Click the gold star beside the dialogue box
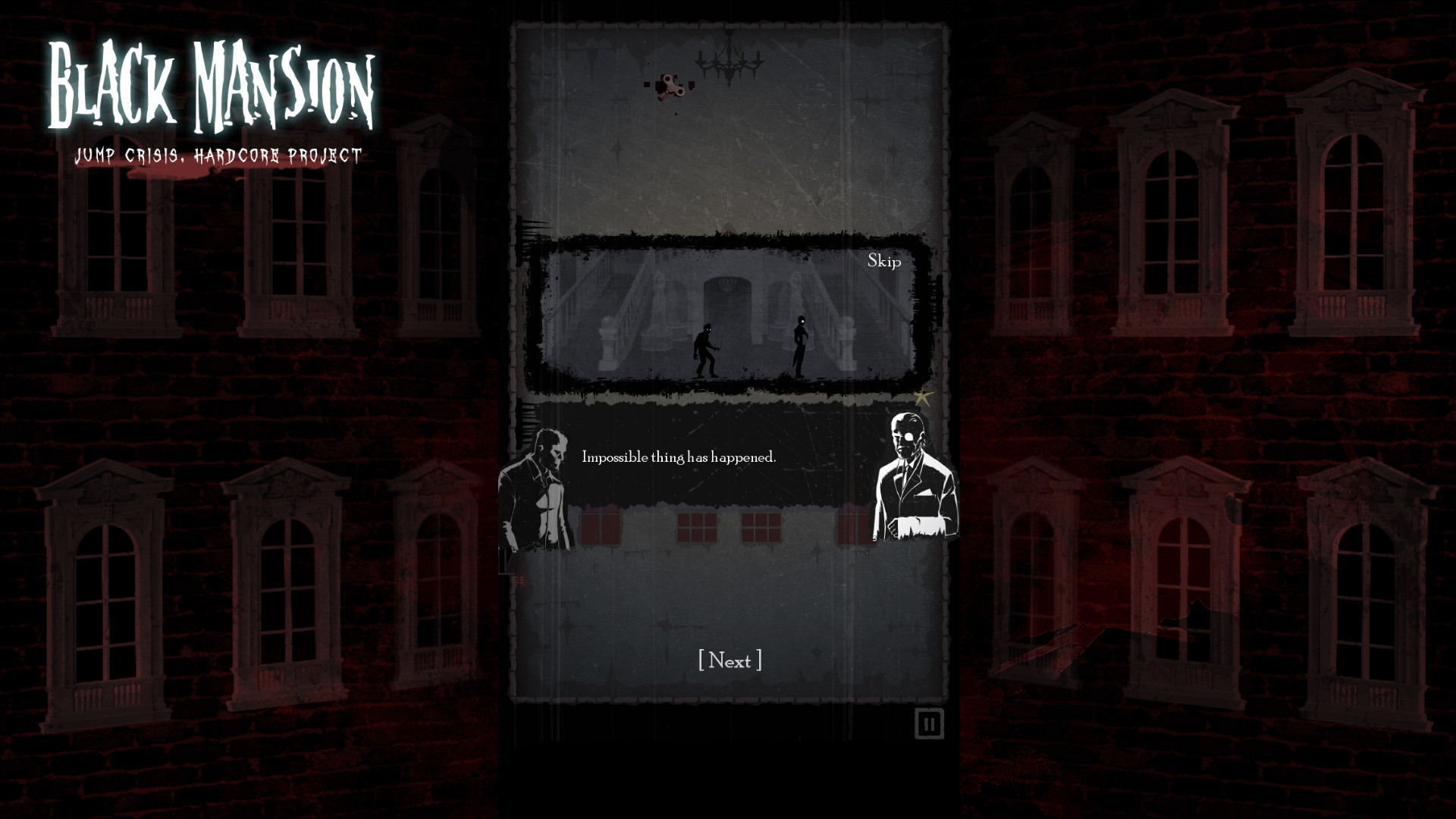Image resolution: width=1456 pixels, height=819 pixels. click(924, 396)
